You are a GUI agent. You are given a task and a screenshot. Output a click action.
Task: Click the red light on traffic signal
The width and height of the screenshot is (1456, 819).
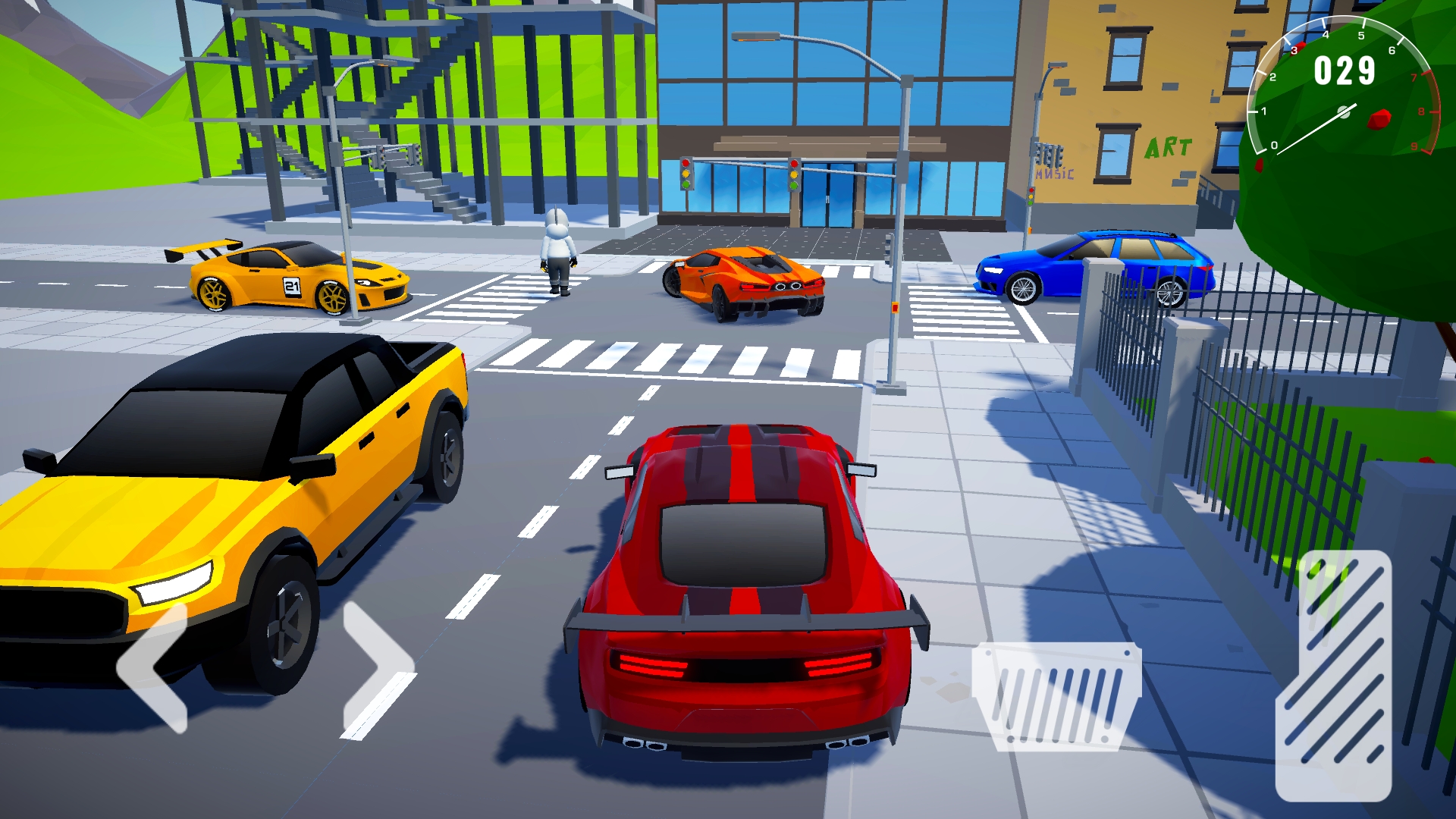point(686,164)
